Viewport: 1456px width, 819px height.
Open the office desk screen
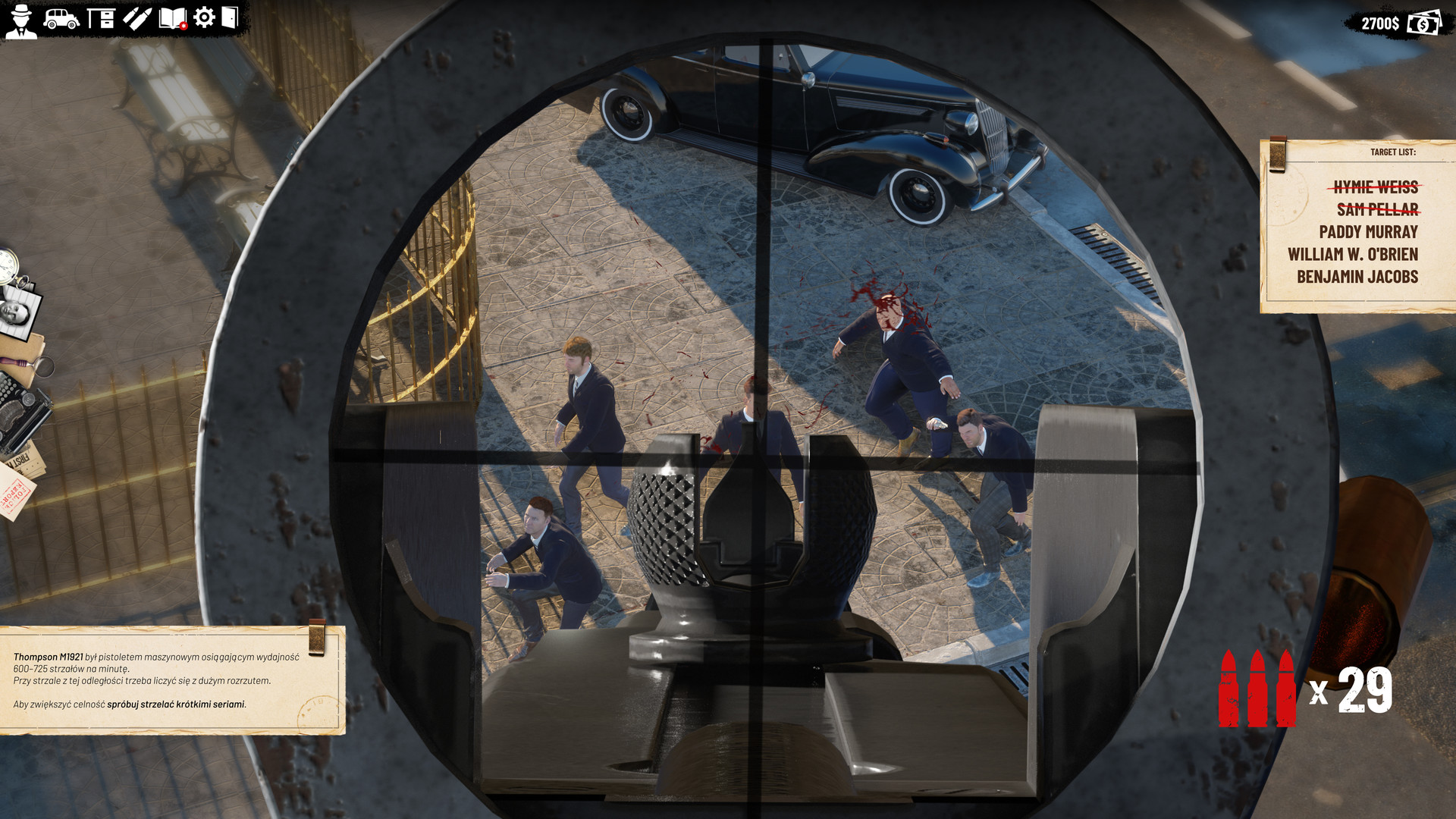tap(102, 18)
